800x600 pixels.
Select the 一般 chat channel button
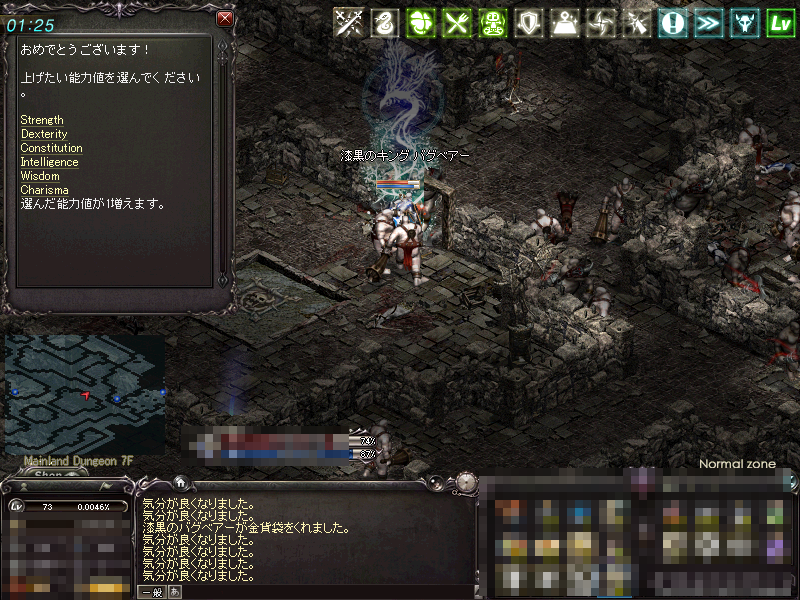tap(151, 592)
